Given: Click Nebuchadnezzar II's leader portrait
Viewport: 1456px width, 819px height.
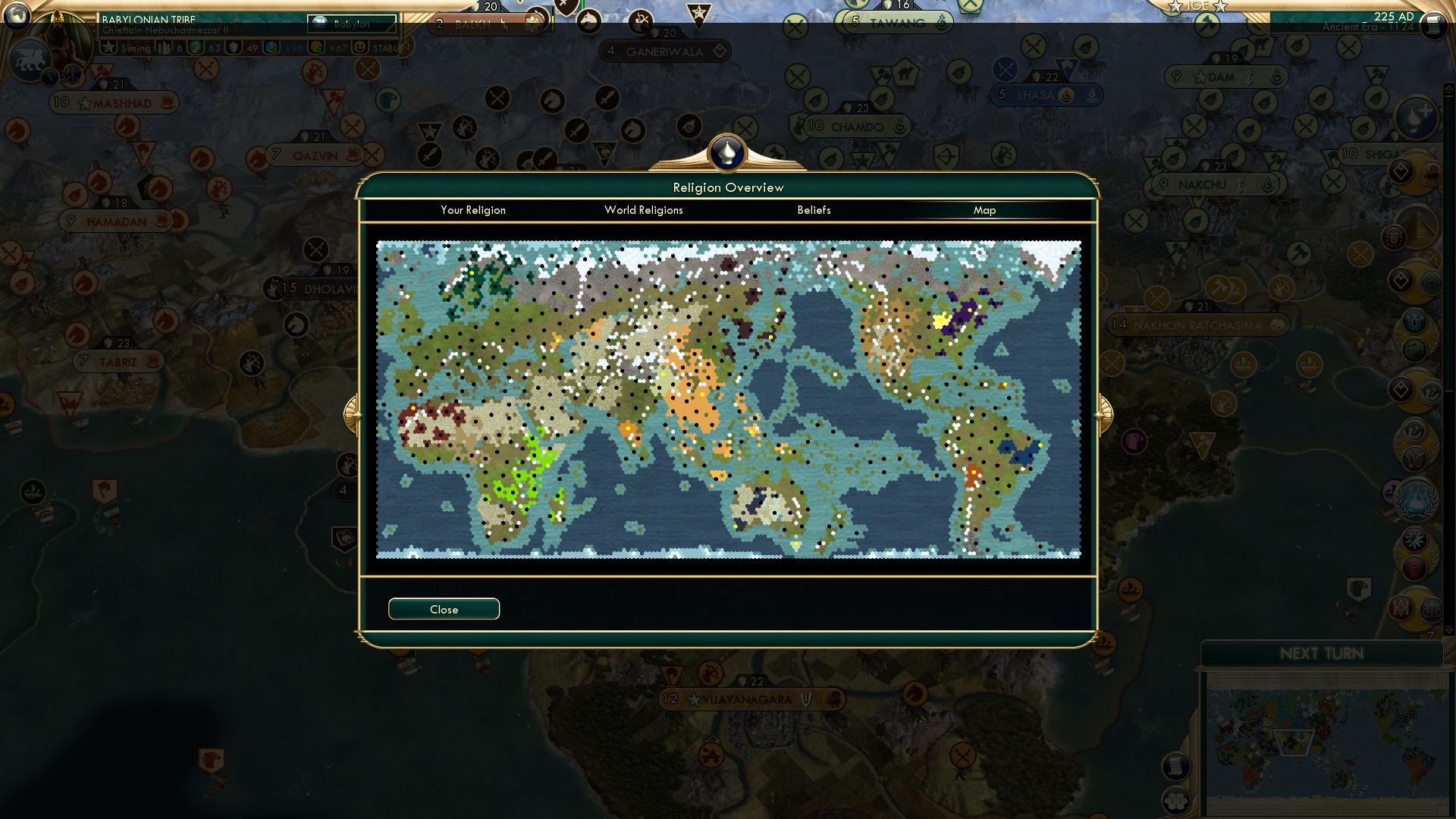Looking at the screenshot, I should click(61, 36).
